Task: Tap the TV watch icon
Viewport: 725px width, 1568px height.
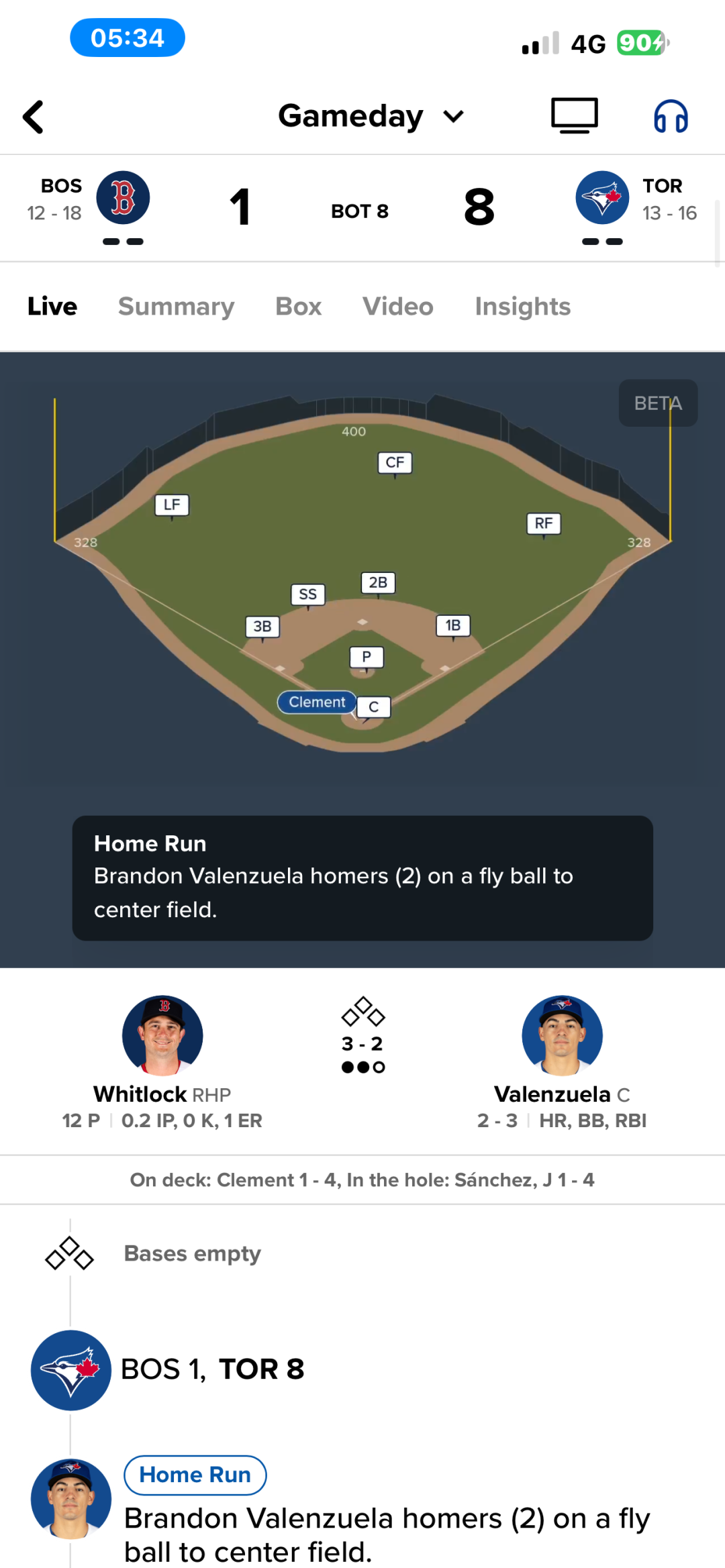Action: [x=574, y=116]
